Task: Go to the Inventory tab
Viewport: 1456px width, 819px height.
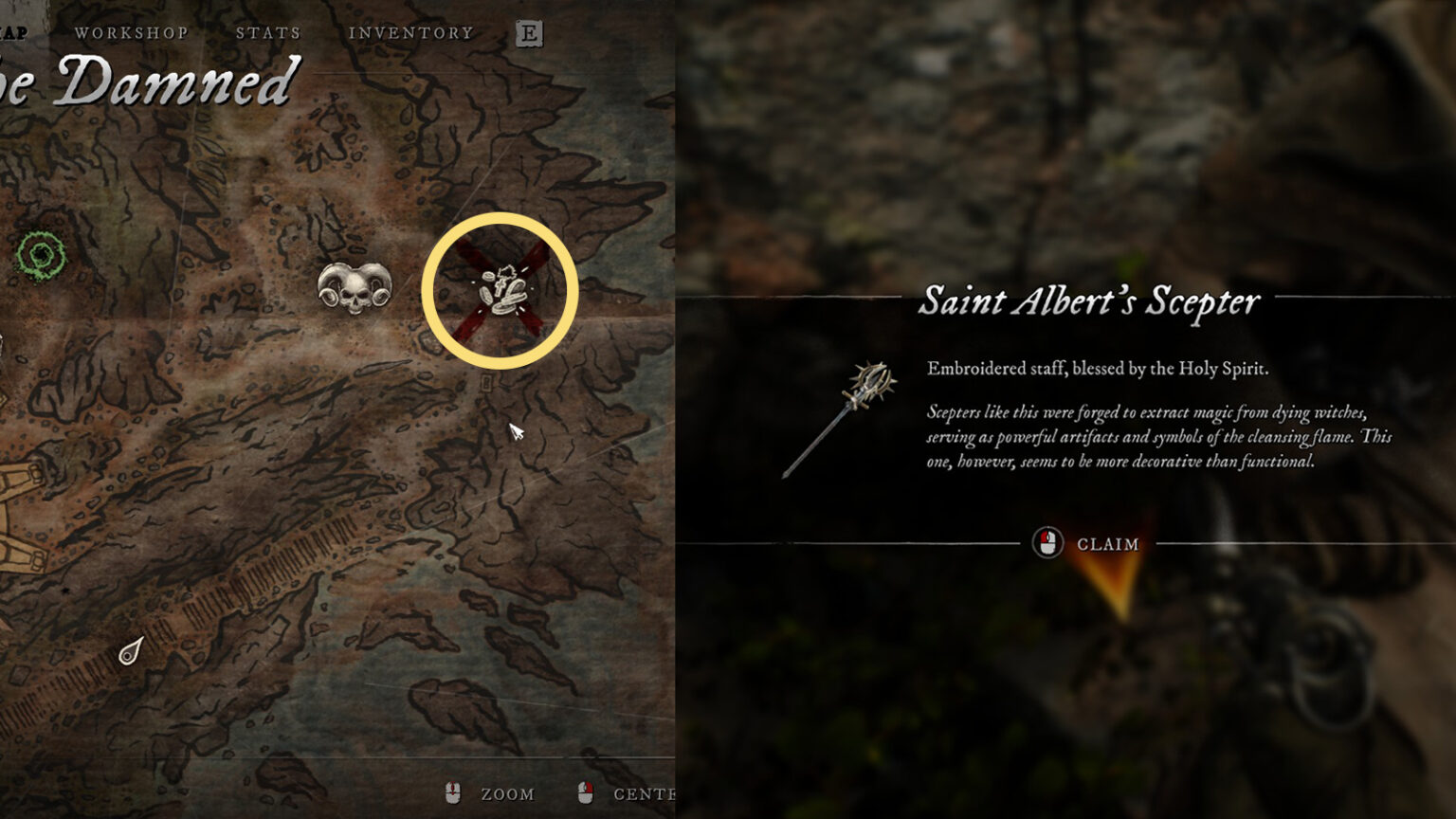Action: point(410,33)
